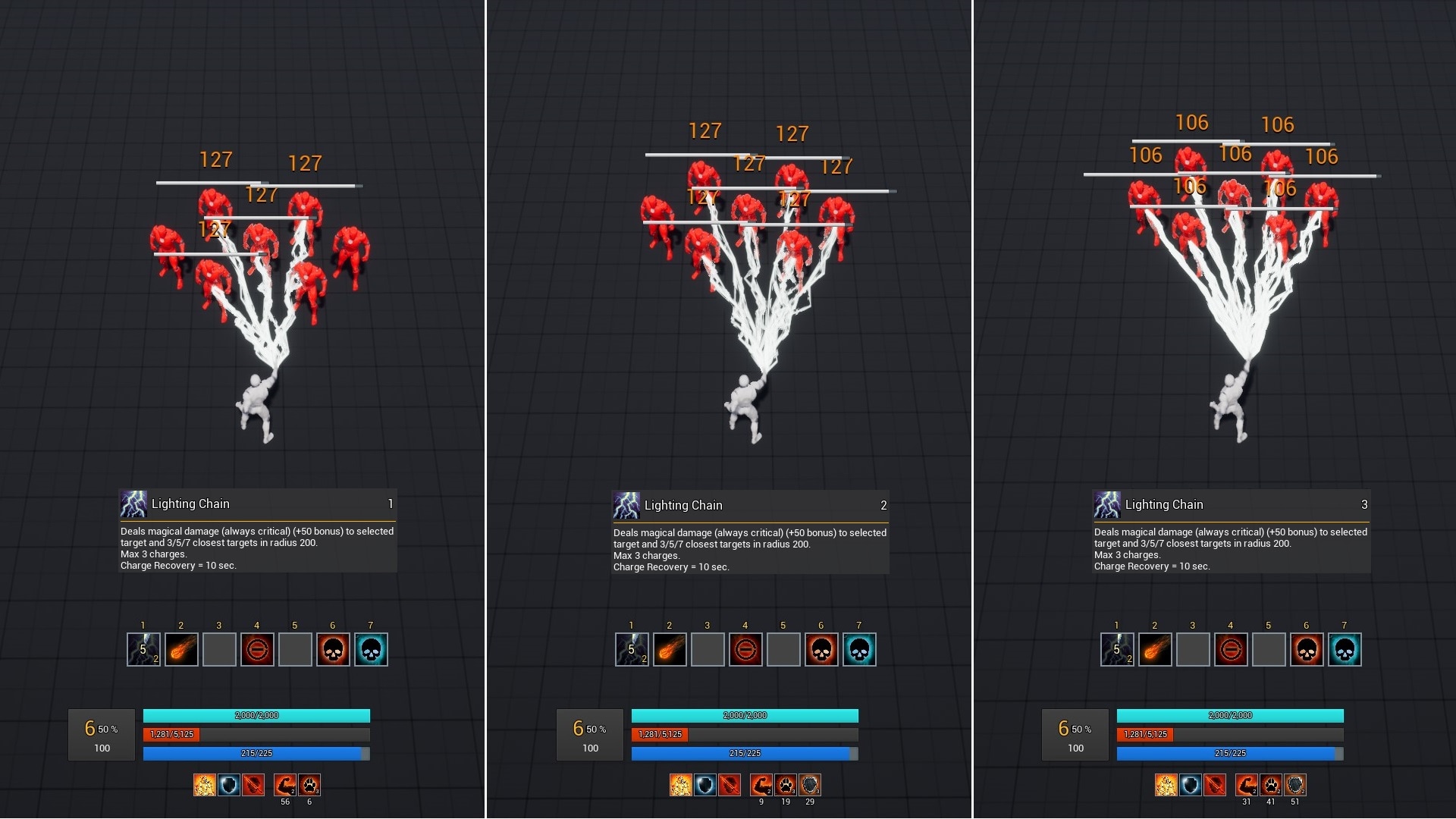Open the explosion buff icon details
This screenshot has height=819, width=1456.
point(205,785)
